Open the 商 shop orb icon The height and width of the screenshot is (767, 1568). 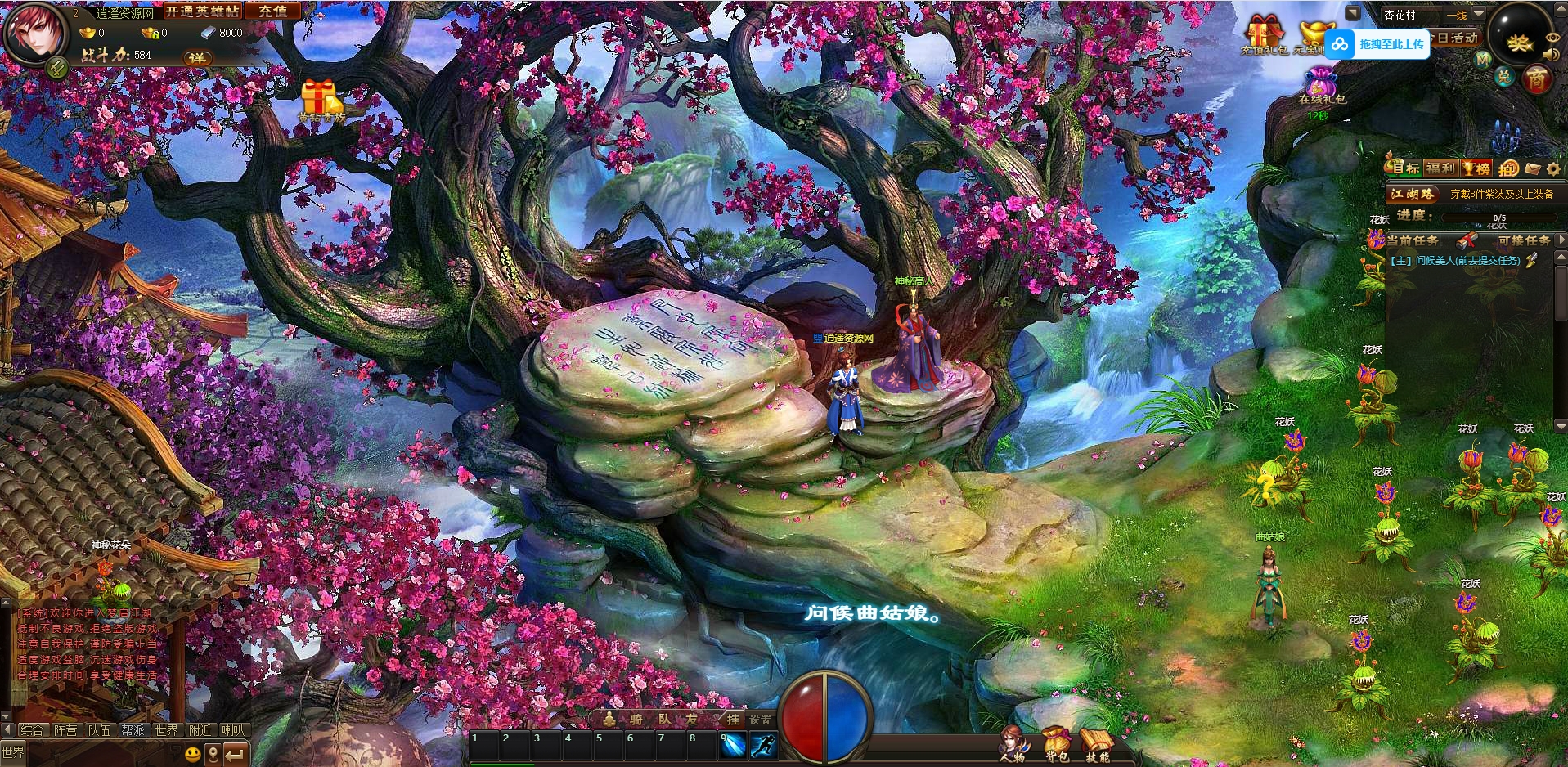[1539, 79]
